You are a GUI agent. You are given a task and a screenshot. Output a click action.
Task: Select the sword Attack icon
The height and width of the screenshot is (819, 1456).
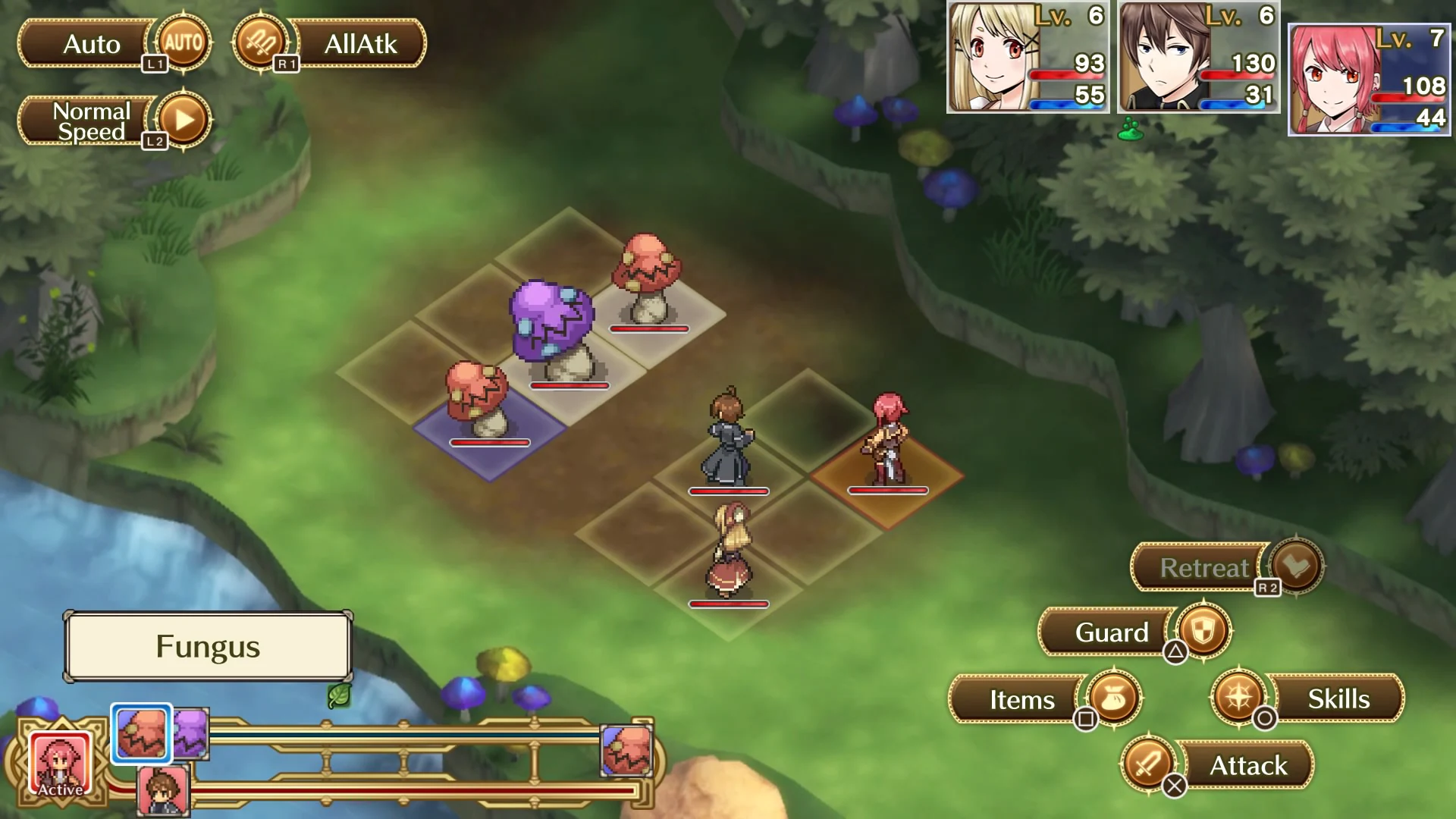tap(1147, 765)
